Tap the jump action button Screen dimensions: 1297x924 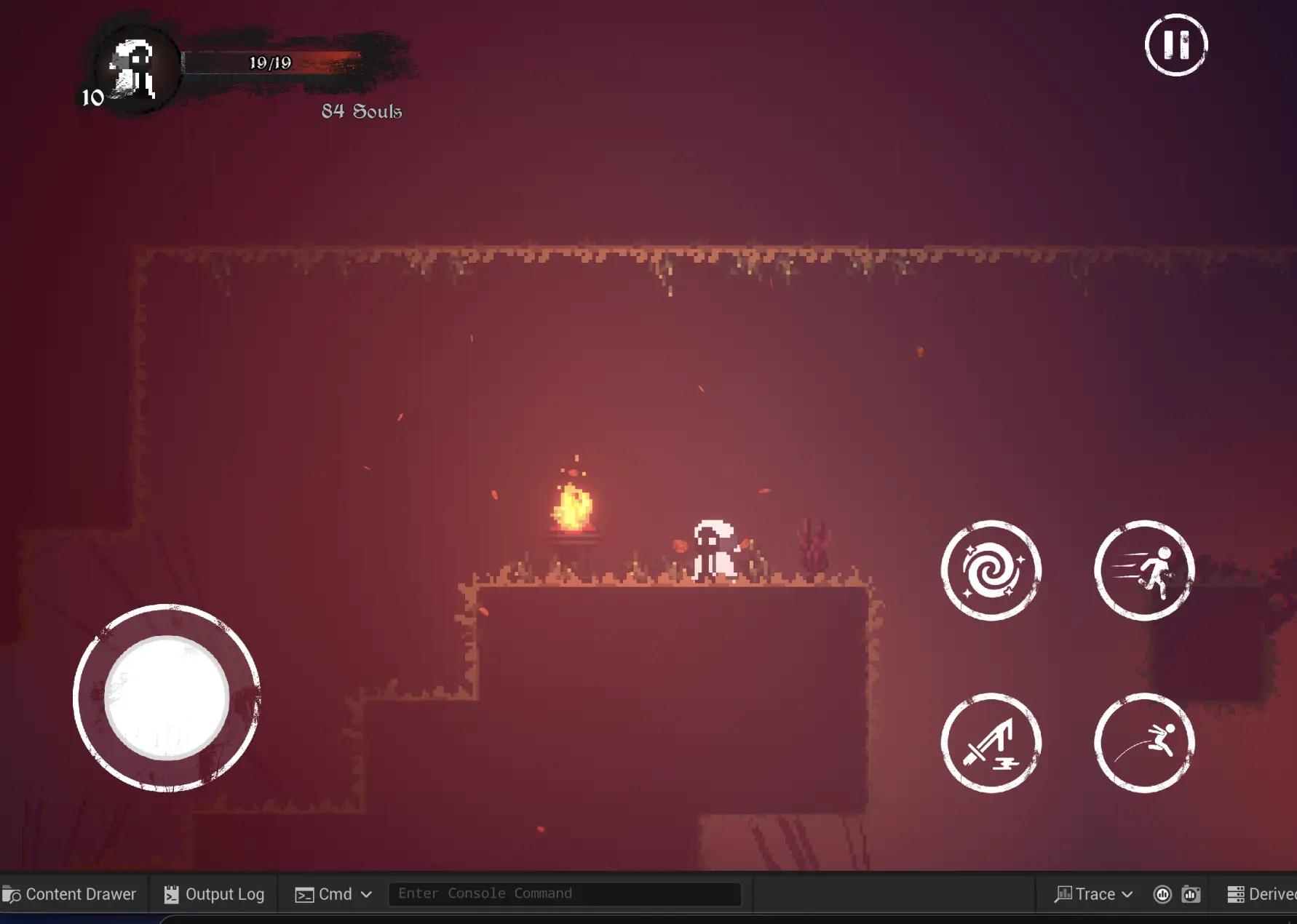click(1143, 743)
